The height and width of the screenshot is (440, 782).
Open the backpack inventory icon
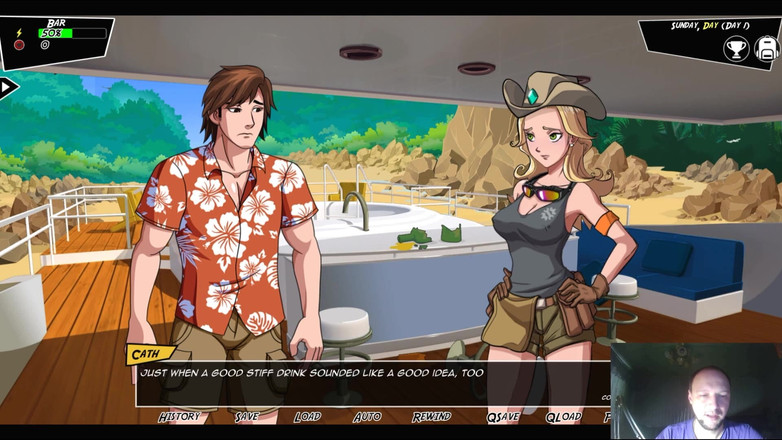click(767, 47)
